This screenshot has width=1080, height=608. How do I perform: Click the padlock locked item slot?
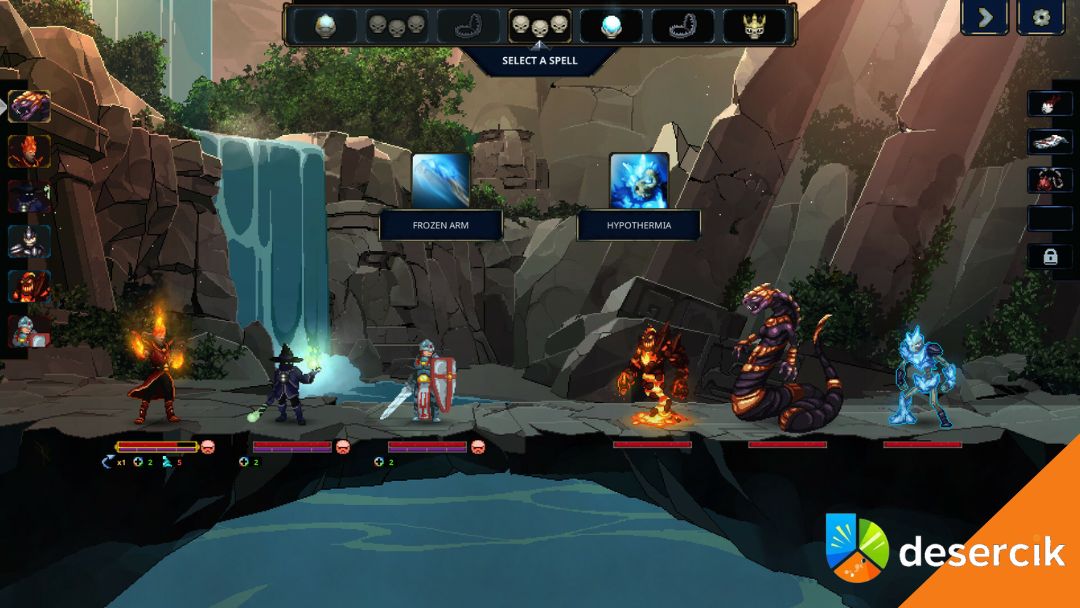click(x=1050, y=256)
